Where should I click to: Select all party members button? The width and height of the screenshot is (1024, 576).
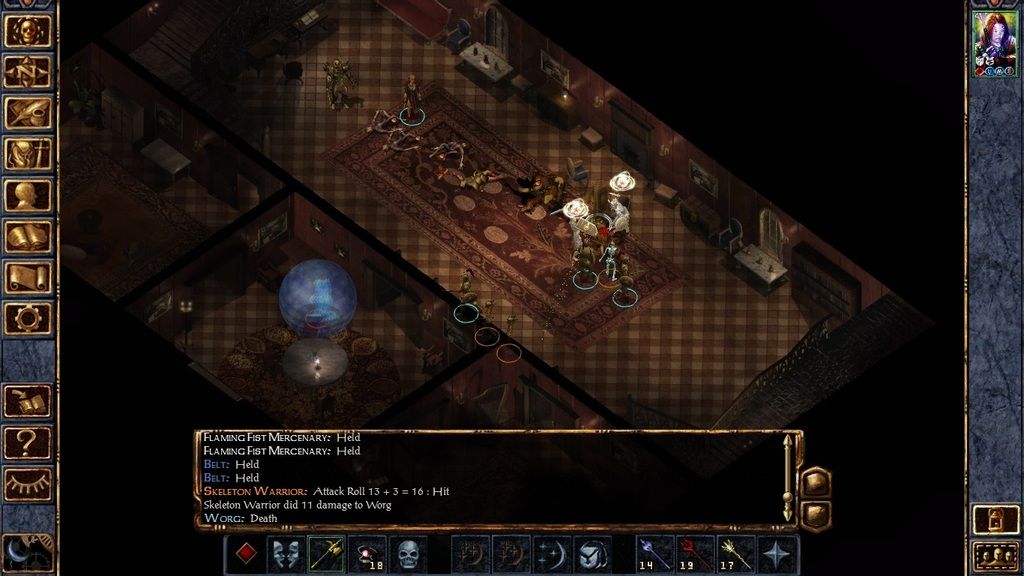tap(996, 556)
